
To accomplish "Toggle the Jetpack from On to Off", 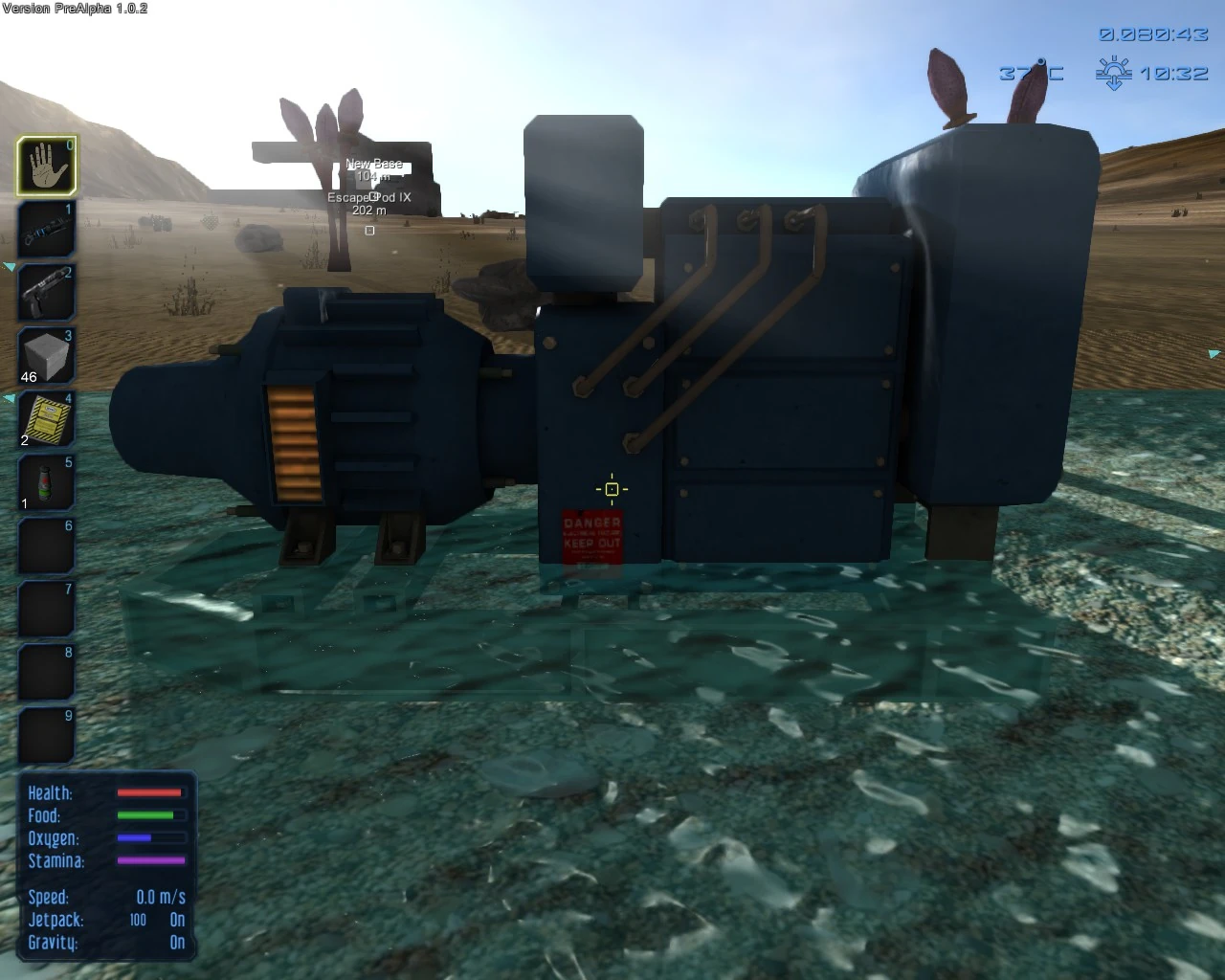I will click(176, 920).
